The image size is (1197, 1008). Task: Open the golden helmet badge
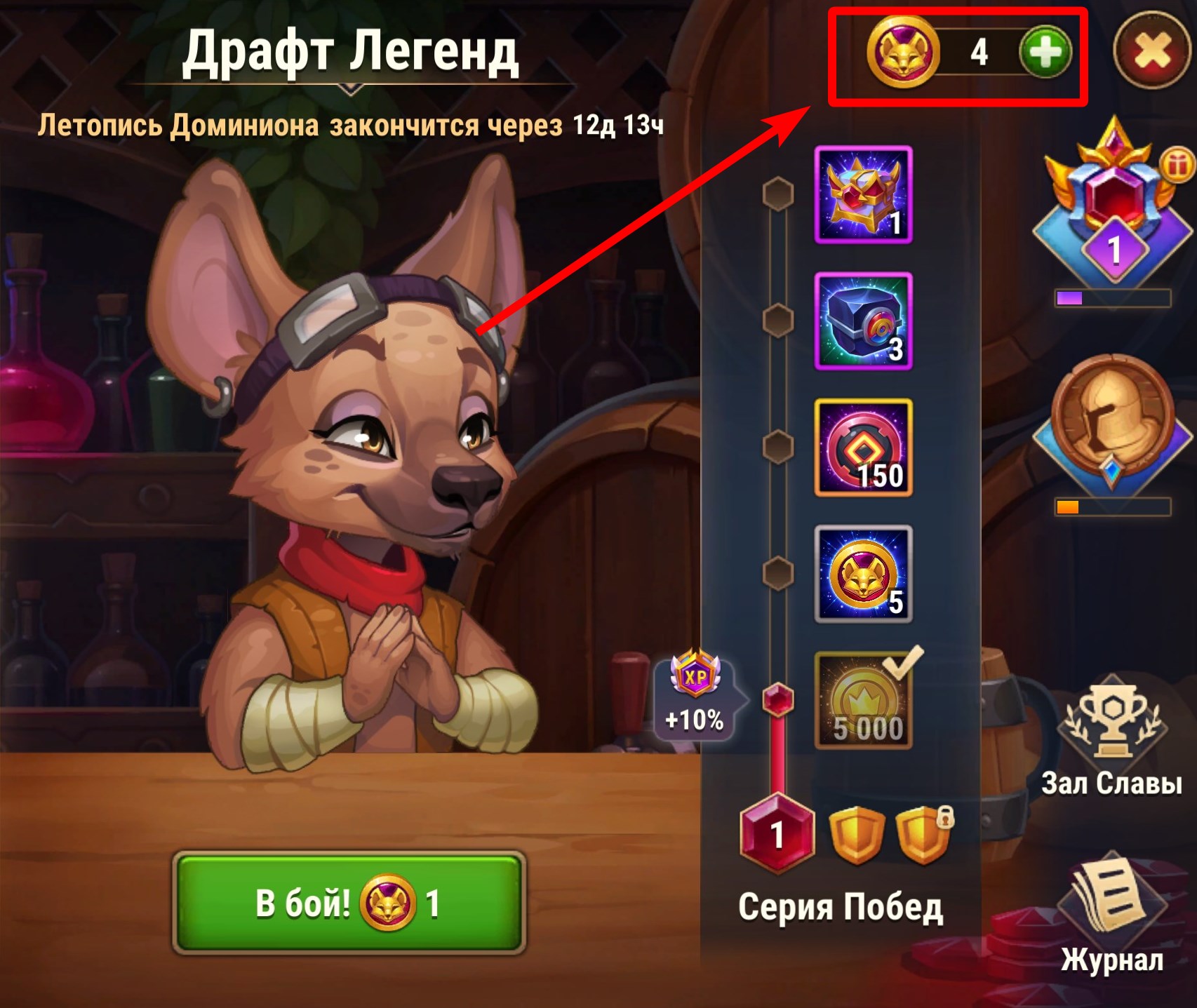click(x=1113, y=421)
